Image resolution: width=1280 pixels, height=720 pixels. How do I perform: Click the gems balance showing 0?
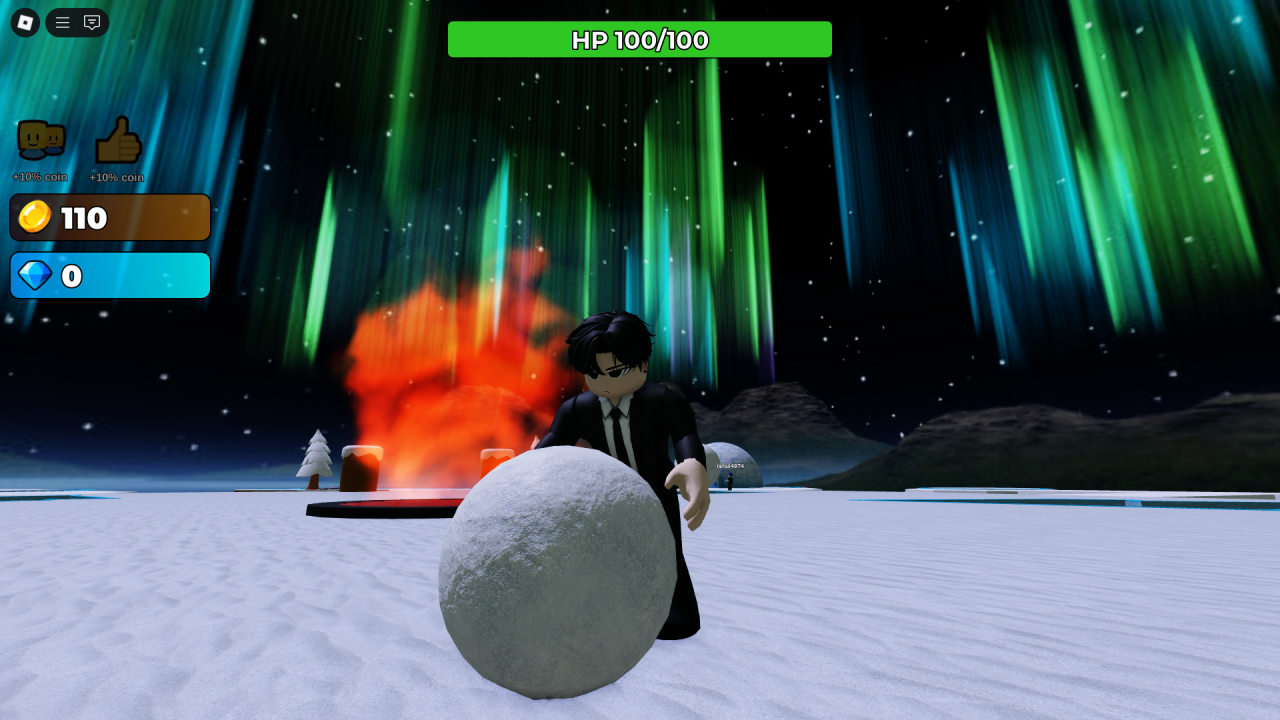110,275
